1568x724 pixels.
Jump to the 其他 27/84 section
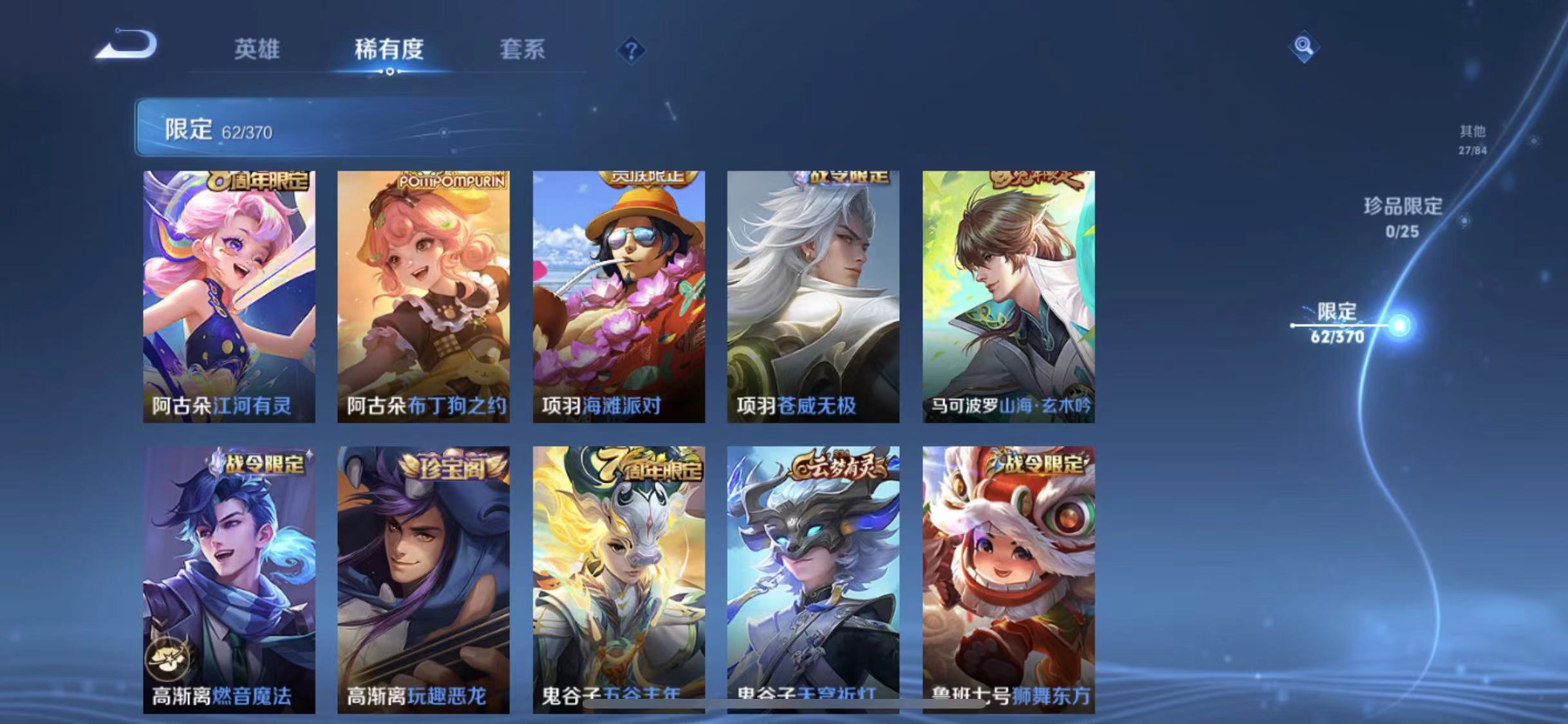click(1471, 138)
